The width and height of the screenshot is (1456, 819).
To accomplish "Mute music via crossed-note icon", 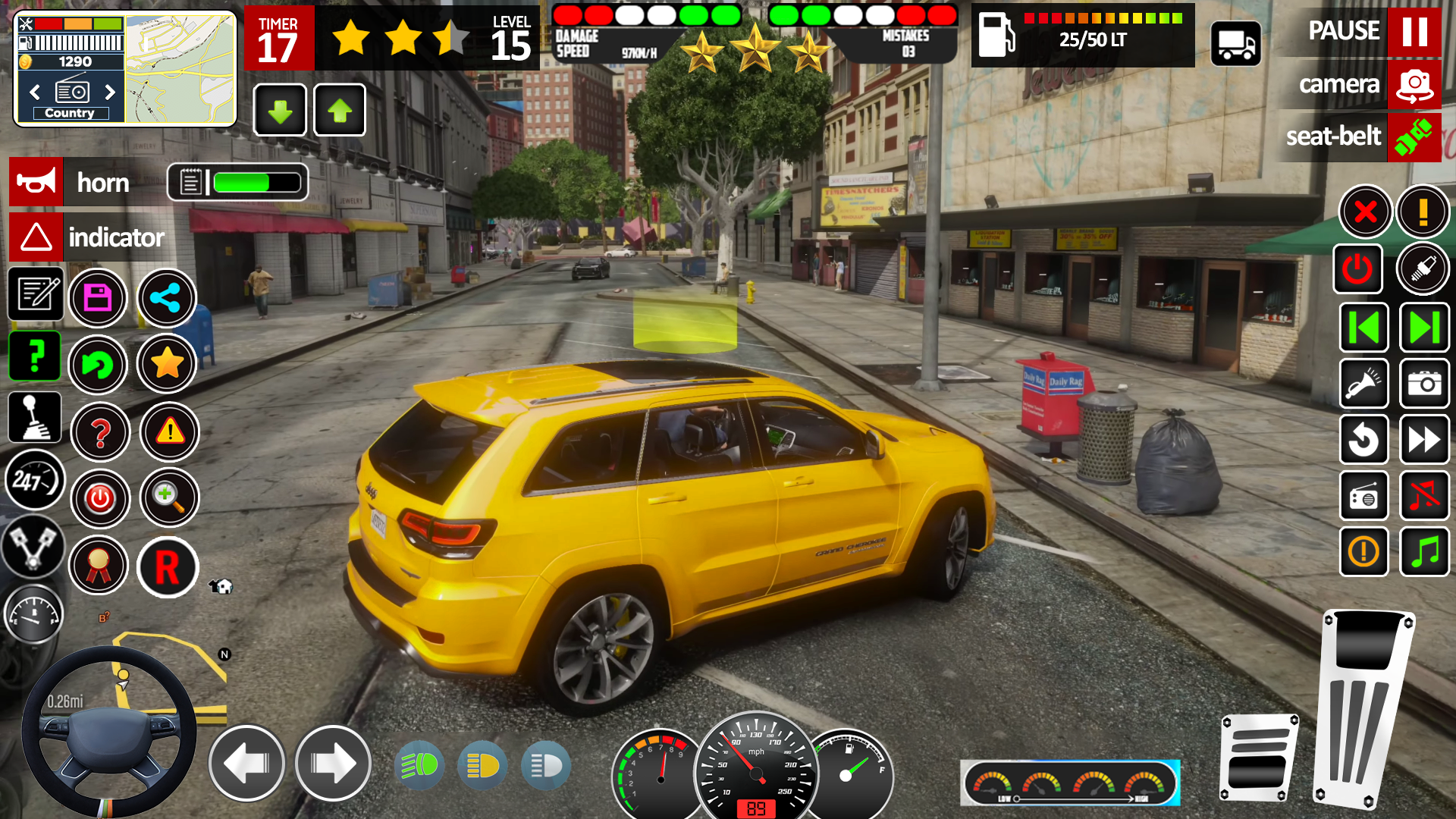I will coord(1425,496).
